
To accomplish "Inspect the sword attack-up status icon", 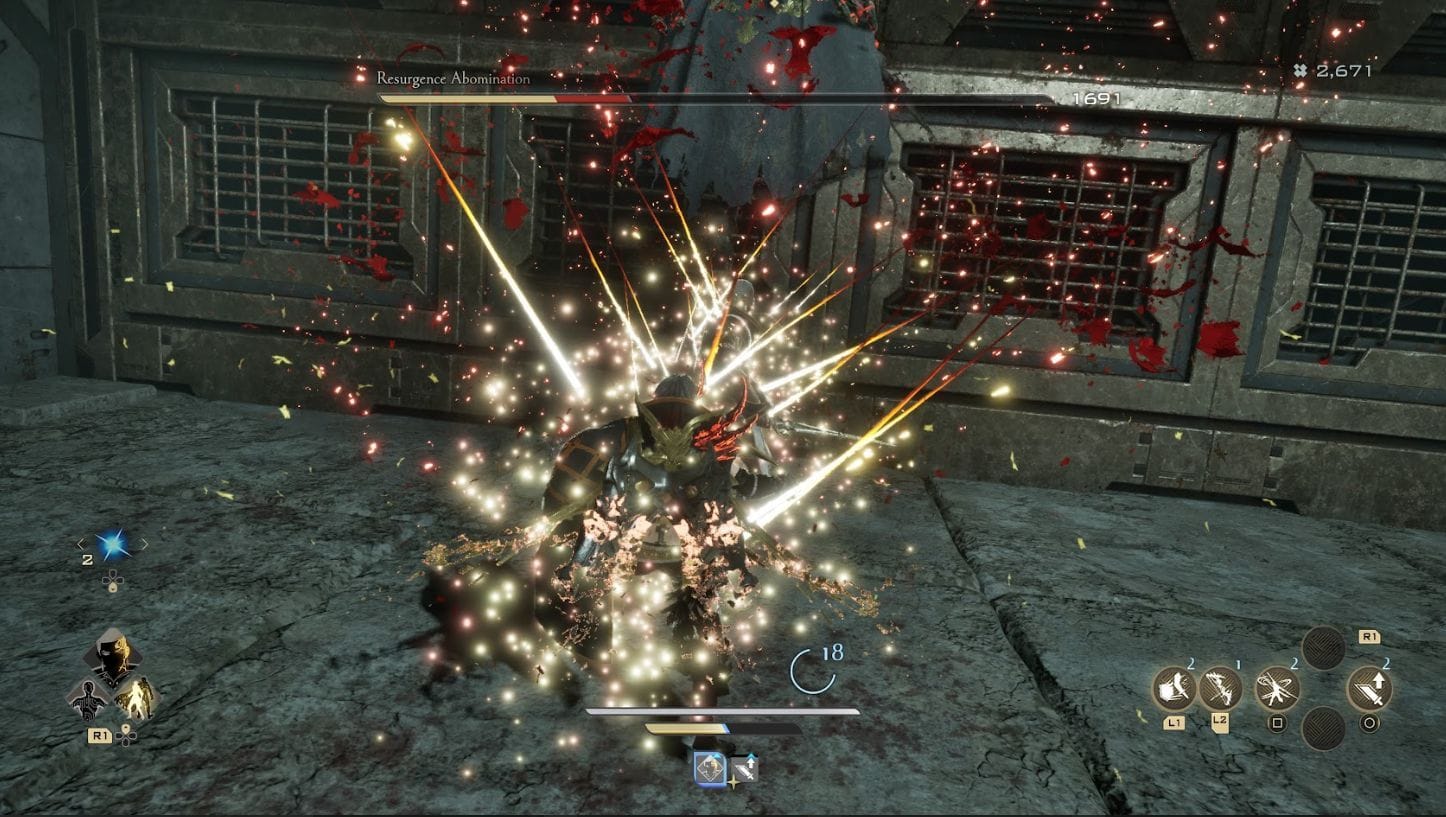I will coord(745,768).
